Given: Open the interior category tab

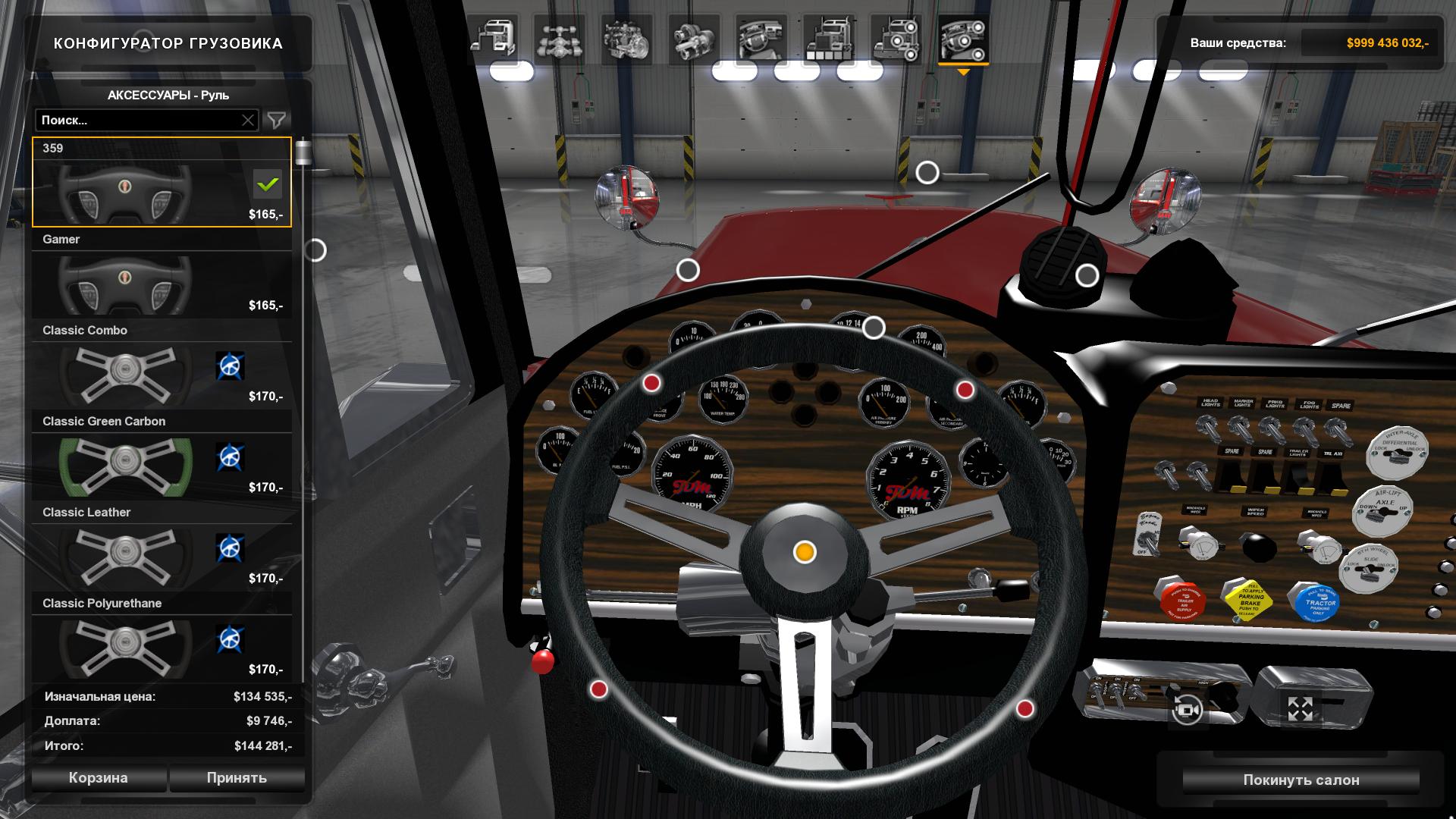Looking at the screenshot, I should point(761,39).
